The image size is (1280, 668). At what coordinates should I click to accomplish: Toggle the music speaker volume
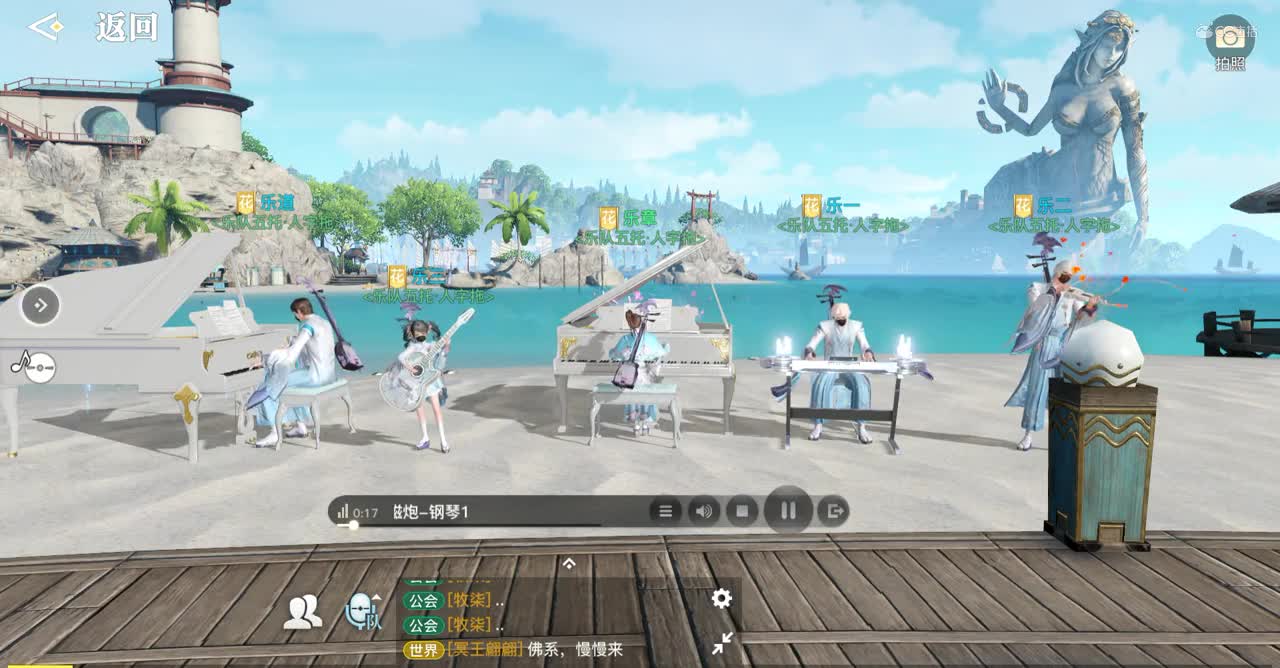(x=703, y=512)
